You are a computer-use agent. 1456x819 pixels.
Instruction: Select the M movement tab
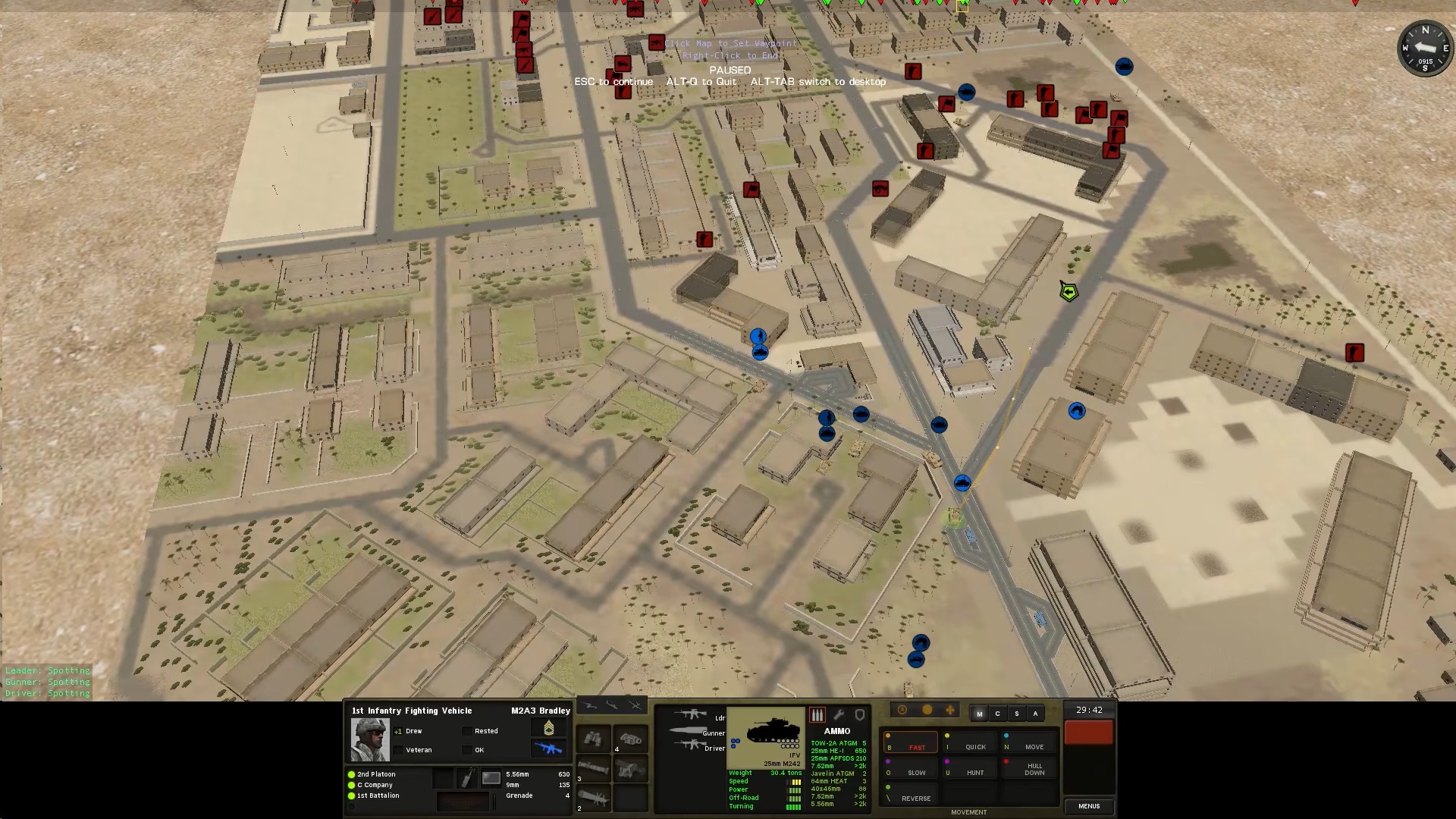(x=979, y=714)
